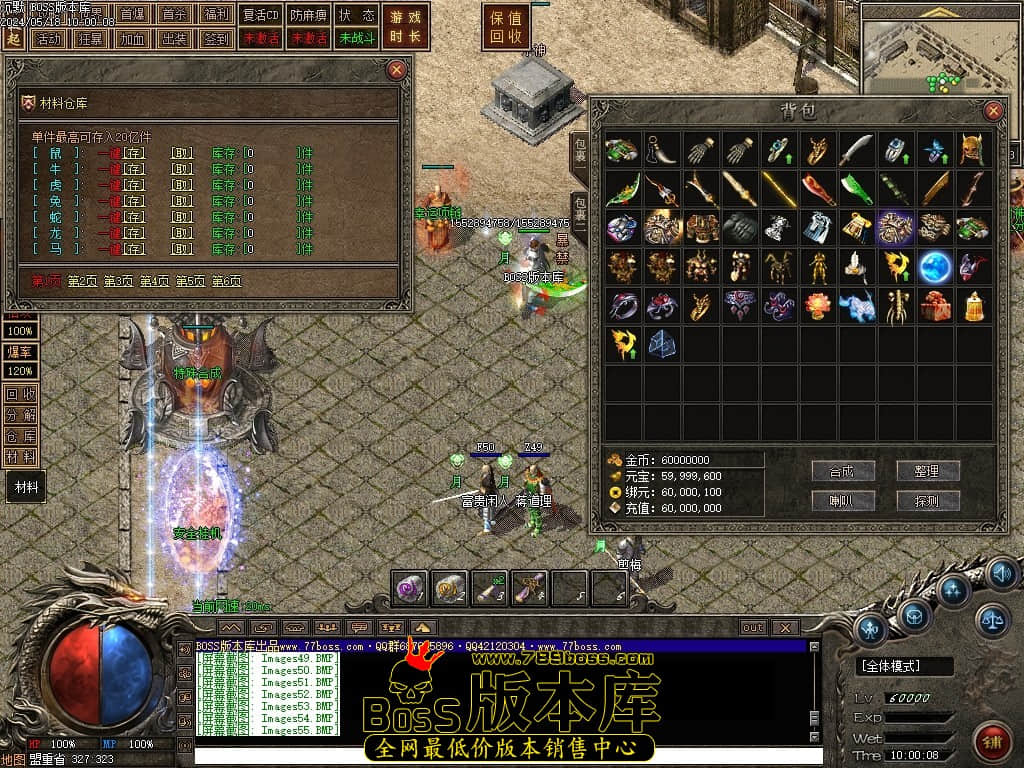Close the 材料仓库 warehouse window
Viewport: 1024px width, 768px height.
tap(397, 69)
